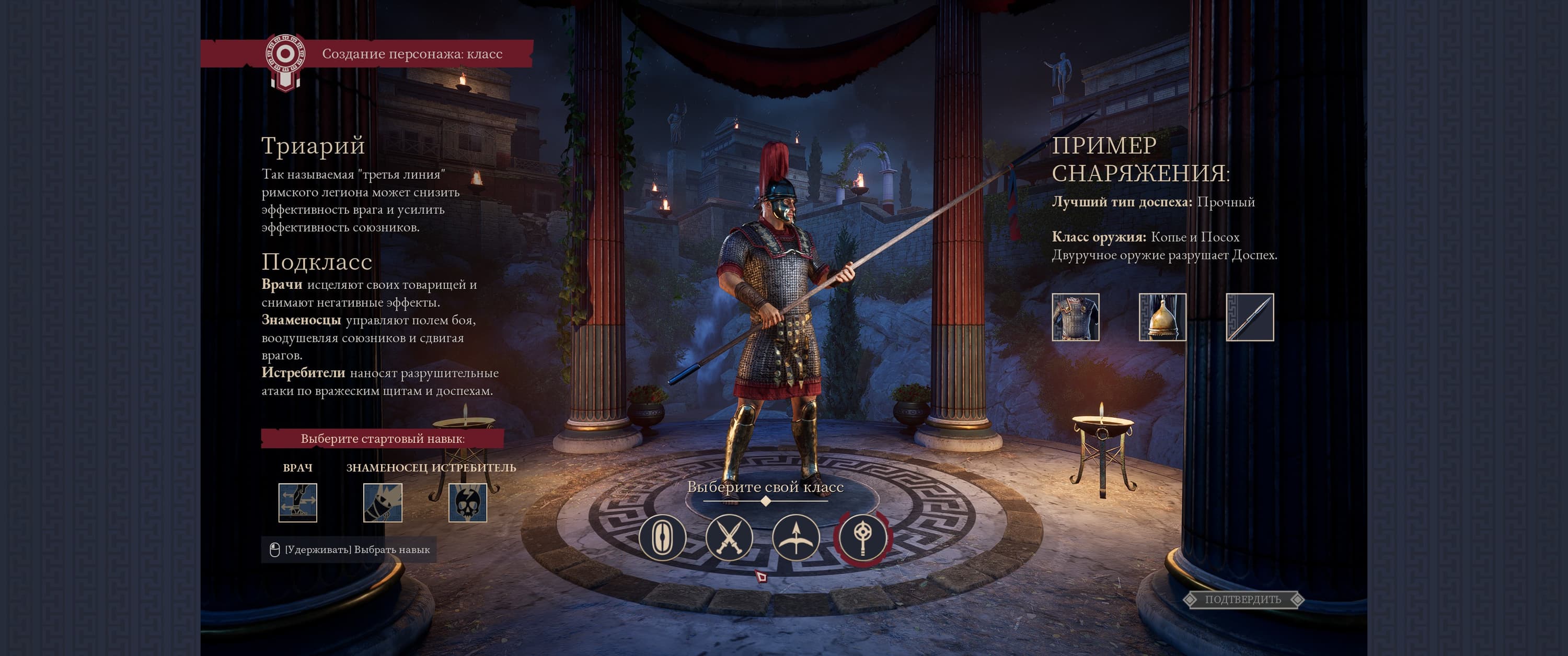Select the highlighted standard-bearer Triarius class icon
Image resolution: width=1568 pixels, height=656 pixels.
(862, 537)
